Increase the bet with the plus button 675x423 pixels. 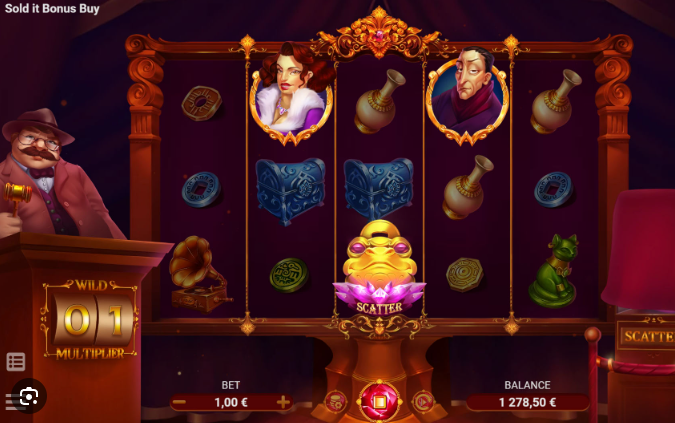point(283,402)
